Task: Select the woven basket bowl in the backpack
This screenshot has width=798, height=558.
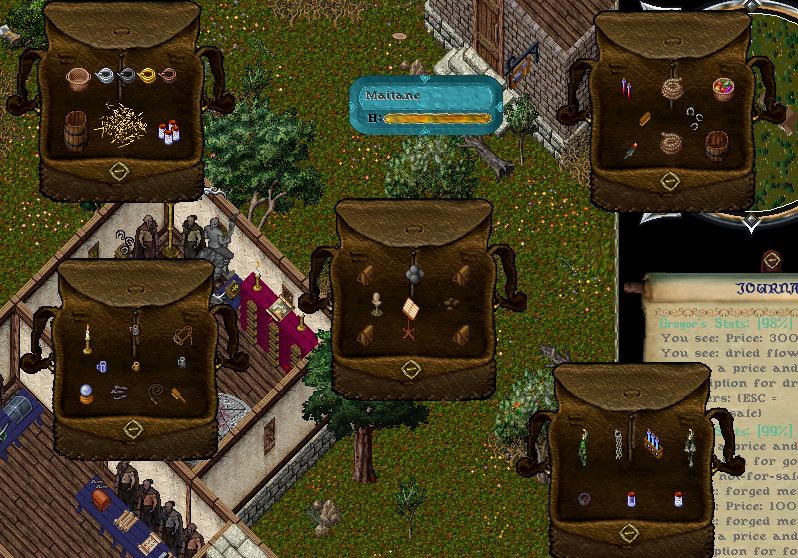Action: 78,77
